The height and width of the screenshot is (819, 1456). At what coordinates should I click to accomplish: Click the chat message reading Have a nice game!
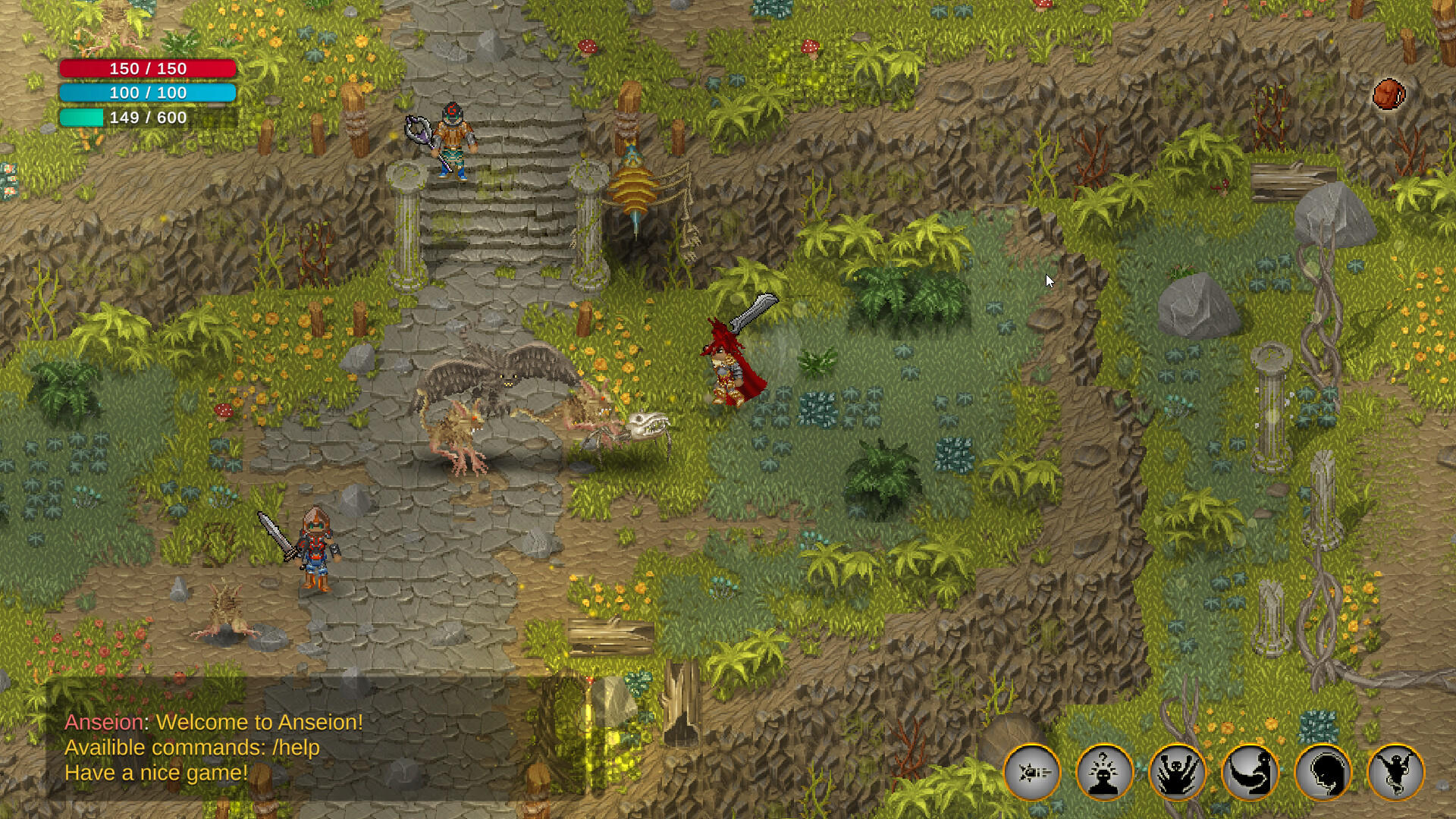[156, 771]
